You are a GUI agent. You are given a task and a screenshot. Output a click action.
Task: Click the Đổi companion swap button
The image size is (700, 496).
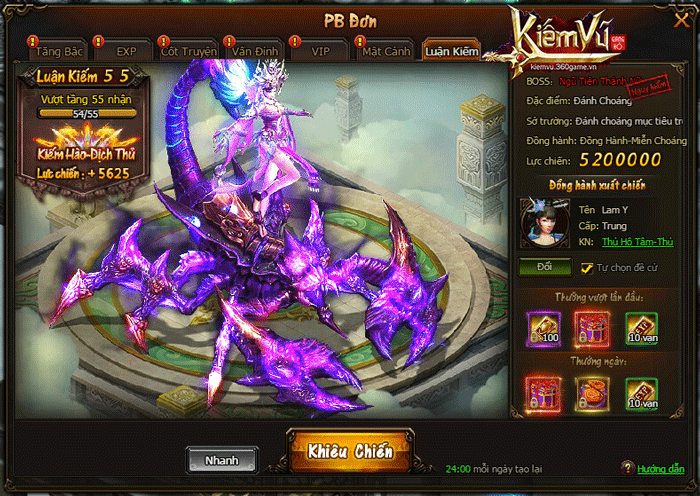[x=545, y=268]
